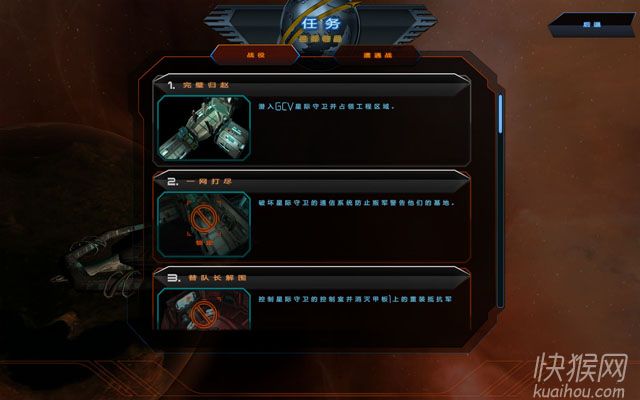Click the locked mission 2 thumbnail
640x400 pixels.
point(204,224)
